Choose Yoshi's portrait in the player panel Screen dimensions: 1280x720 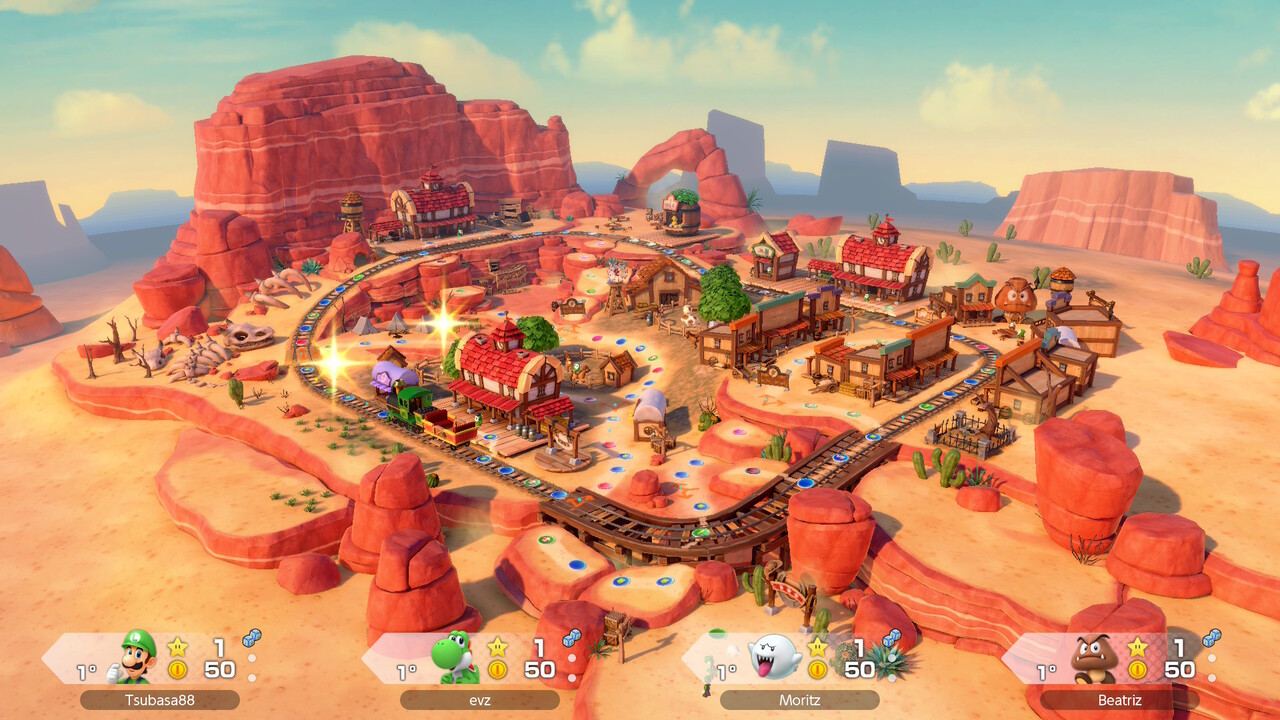pyautogui.click(x=455, y=657)
